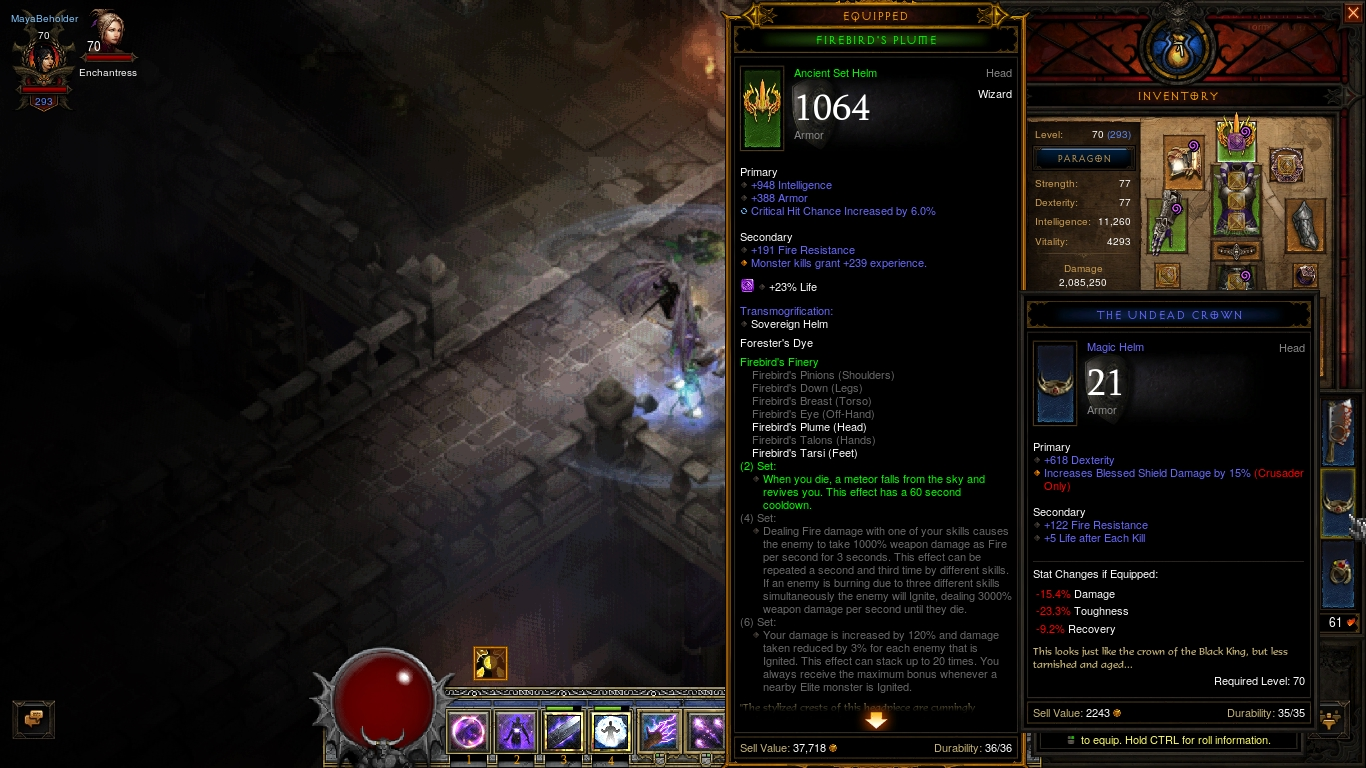Screen dimensions: 1366x768
Task: Close the inventory panel
Action: 1352,13
